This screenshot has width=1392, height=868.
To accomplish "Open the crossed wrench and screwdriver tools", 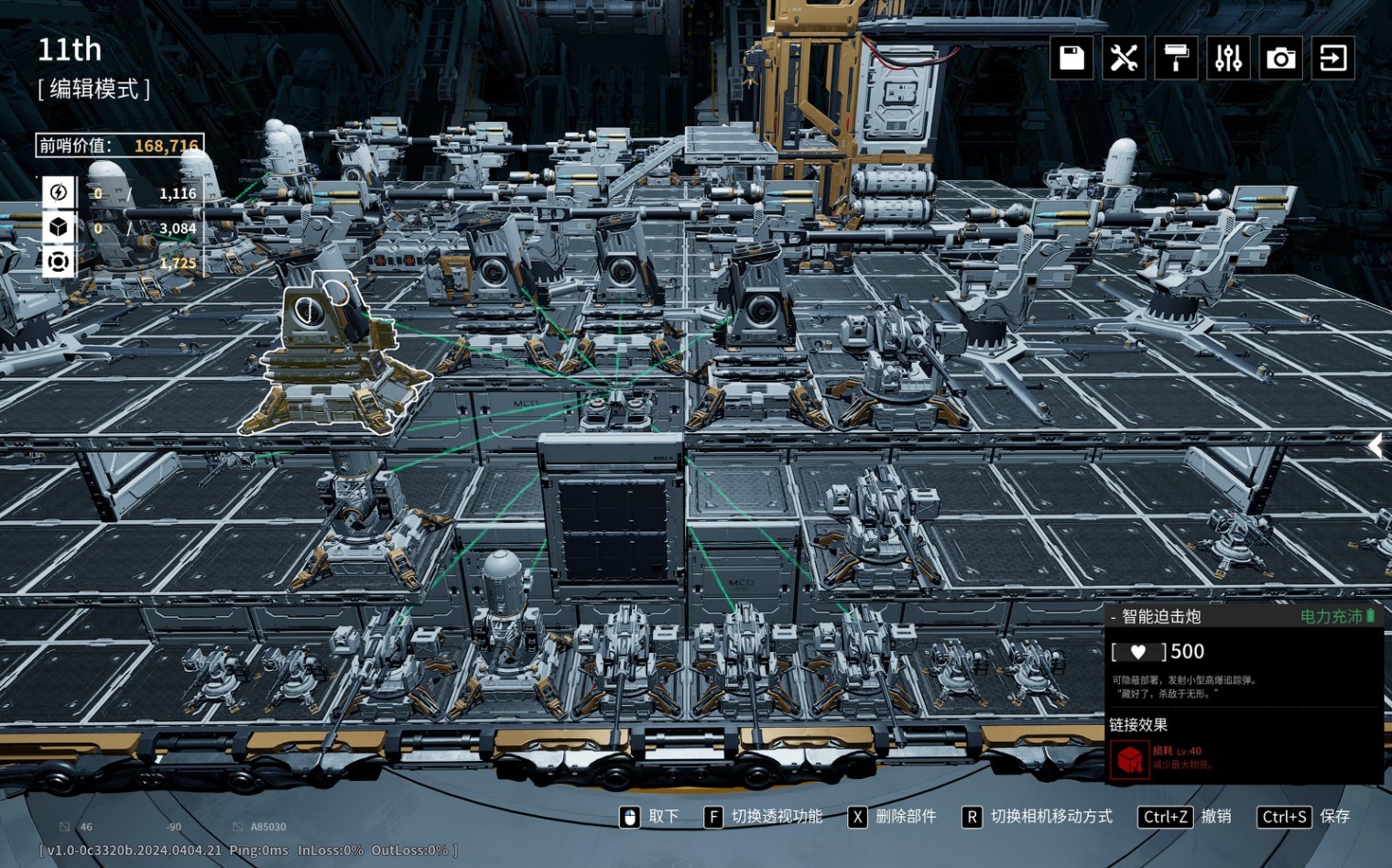I will (x=1124, y=58).
